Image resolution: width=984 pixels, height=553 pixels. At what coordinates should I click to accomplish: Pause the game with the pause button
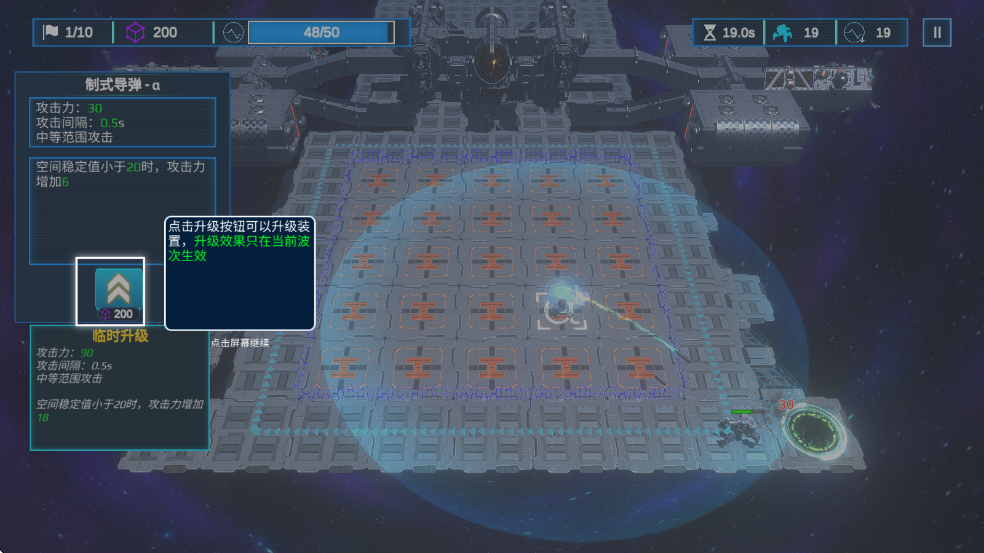tap(937, 33)
